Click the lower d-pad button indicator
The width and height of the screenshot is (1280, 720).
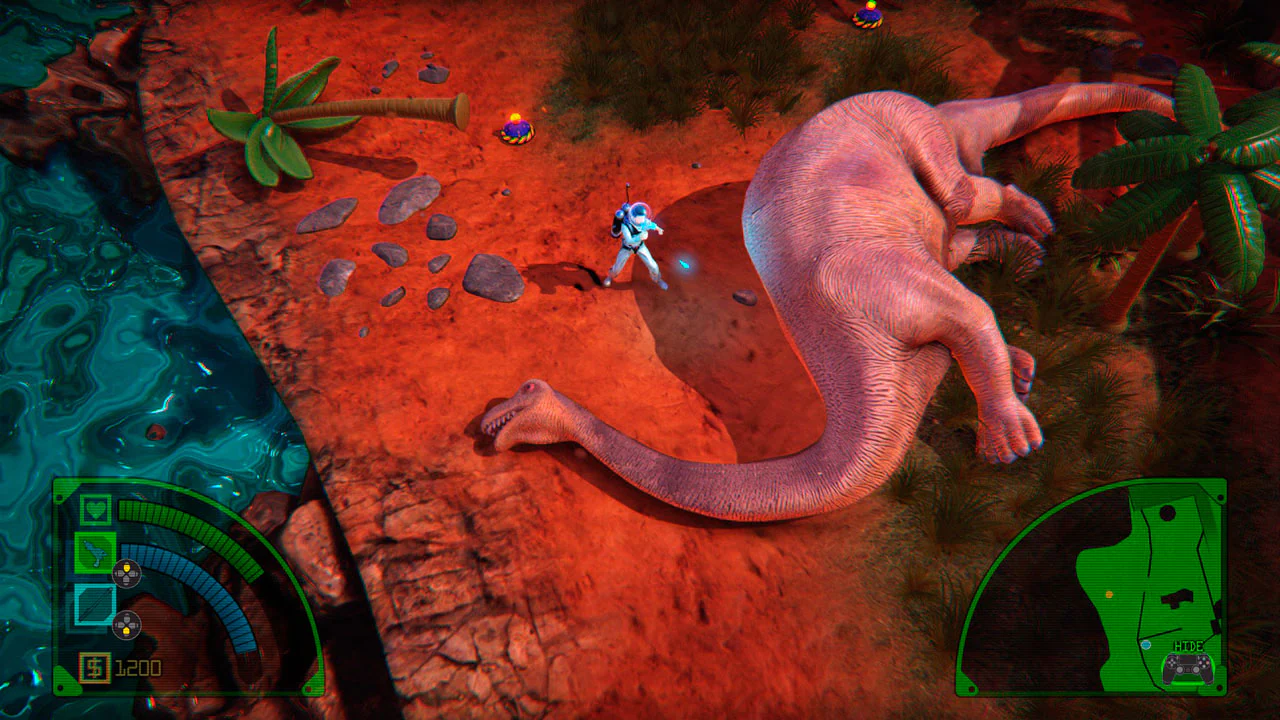126,624
